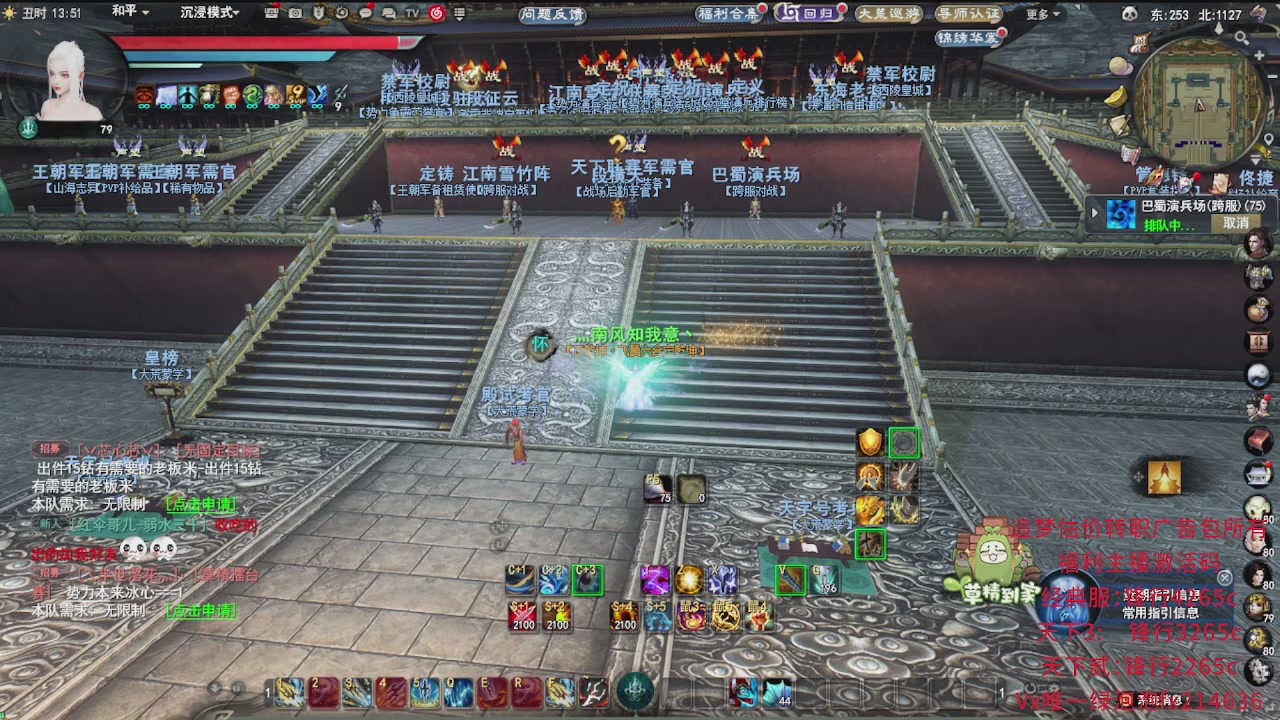Click the 点击申请 link under 出件15钻 recruitment
Image resolution: width=1280 pixels, height=720 pixels.
[201, 504]
